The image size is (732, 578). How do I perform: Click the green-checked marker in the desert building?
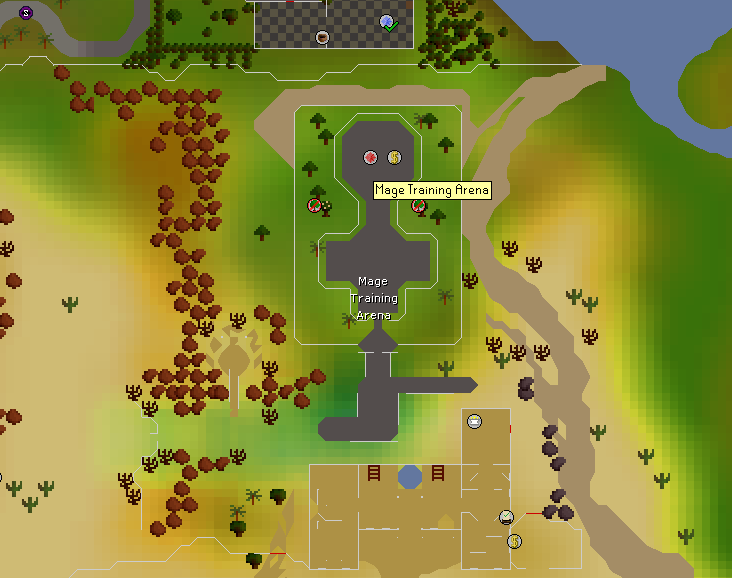coord(507,517)
